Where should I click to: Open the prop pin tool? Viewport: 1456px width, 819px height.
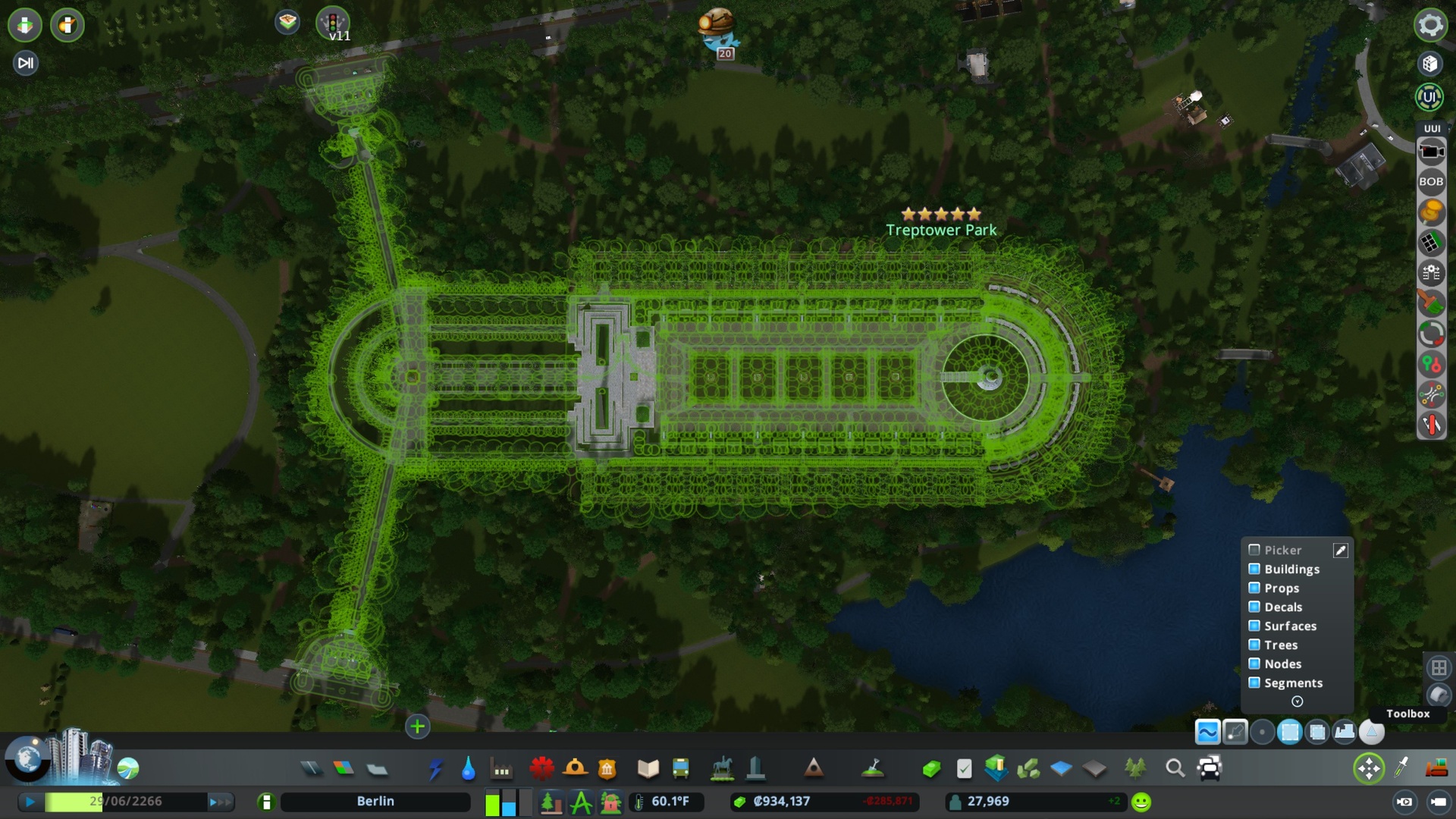coord(1432,209)
